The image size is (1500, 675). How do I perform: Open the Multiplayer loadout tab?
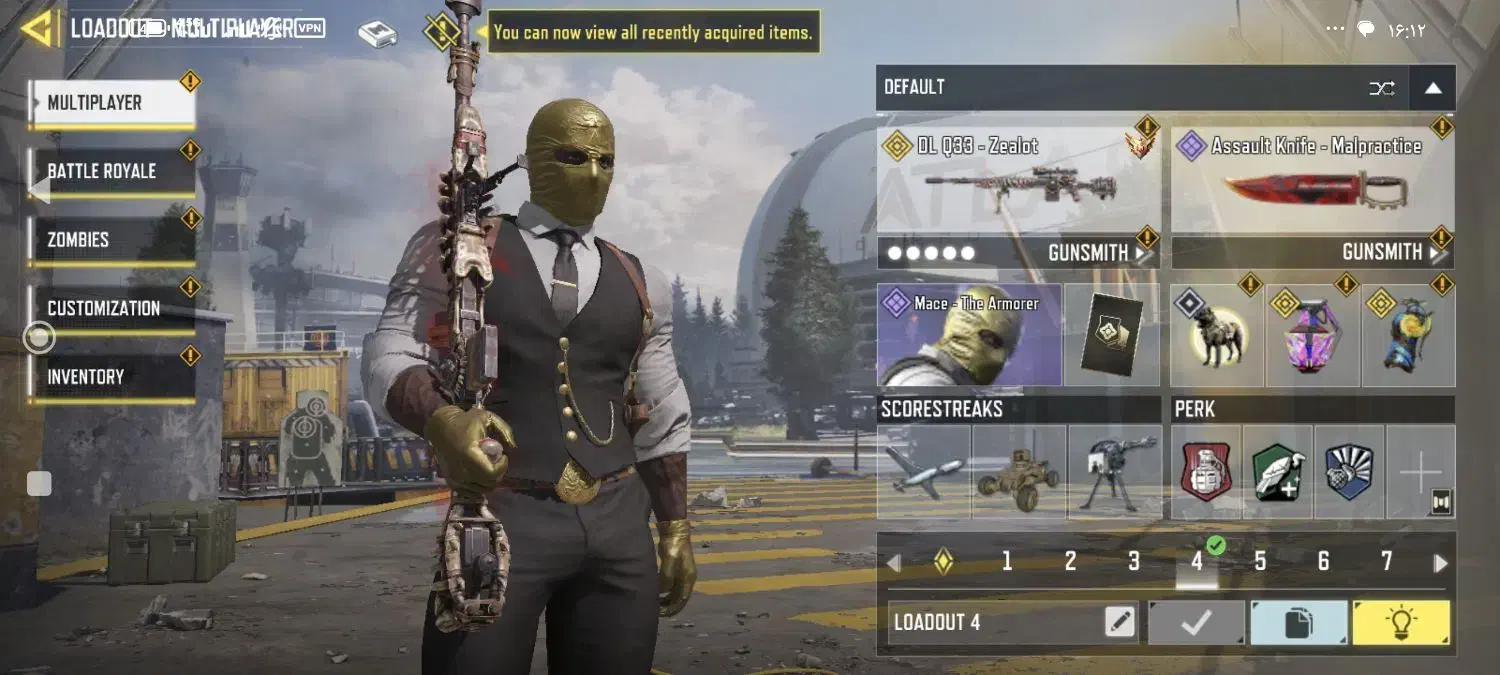click(111, 103)
